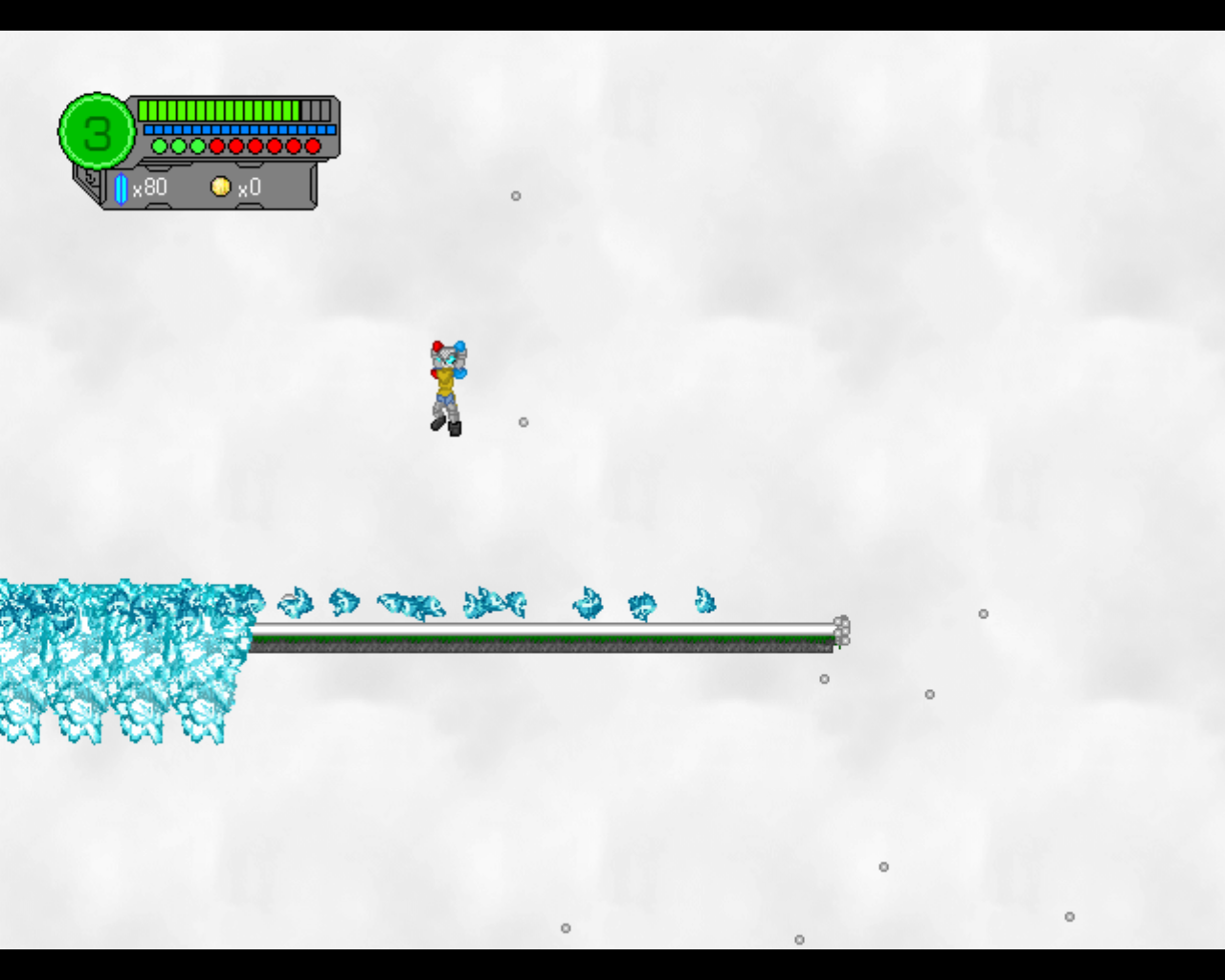
Task: Click the robot player character in midair
Action: (x=446, y=383)
